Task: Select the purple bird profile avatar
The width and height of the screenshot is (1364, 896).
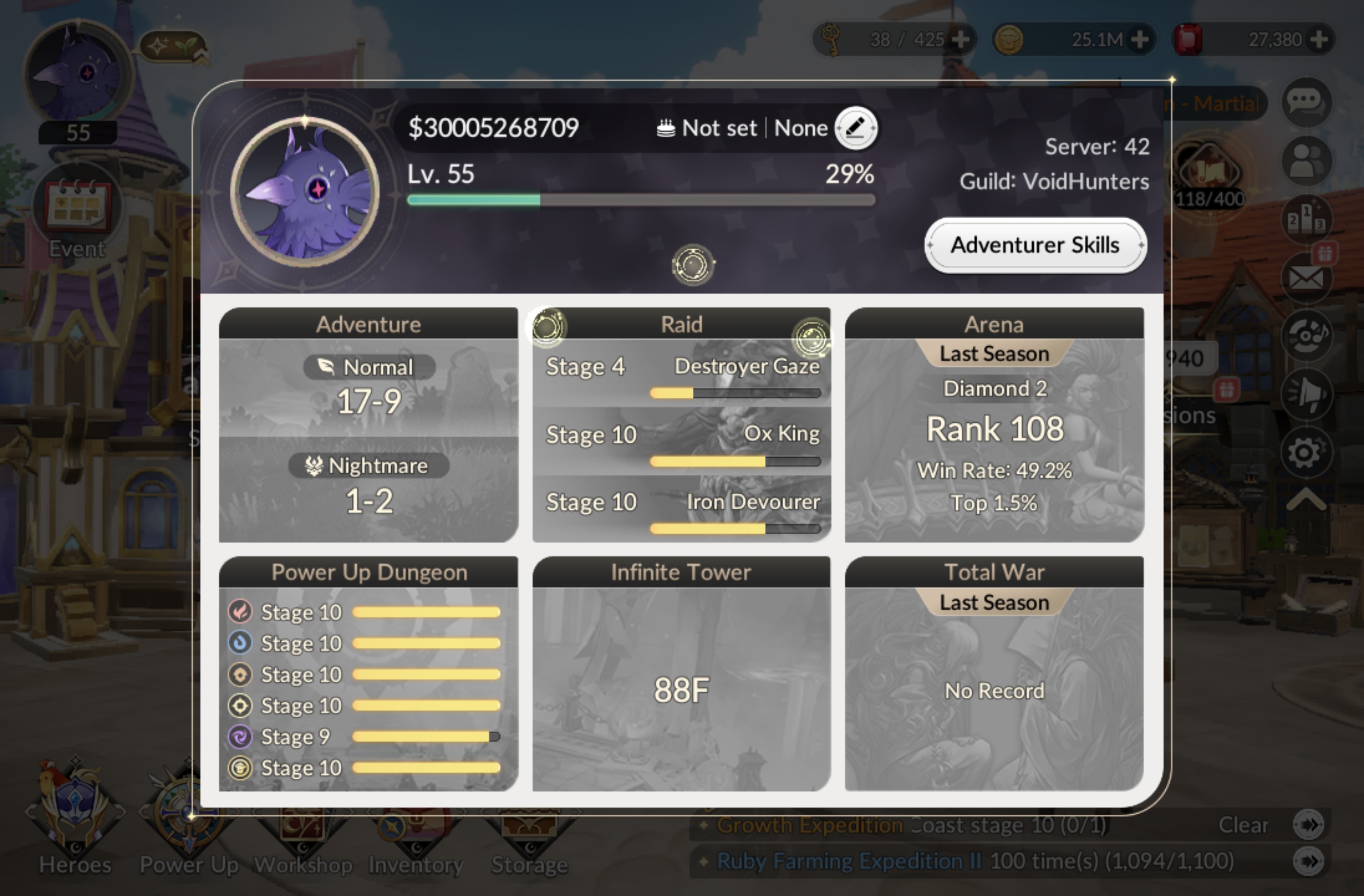Action: click(305, 191)
